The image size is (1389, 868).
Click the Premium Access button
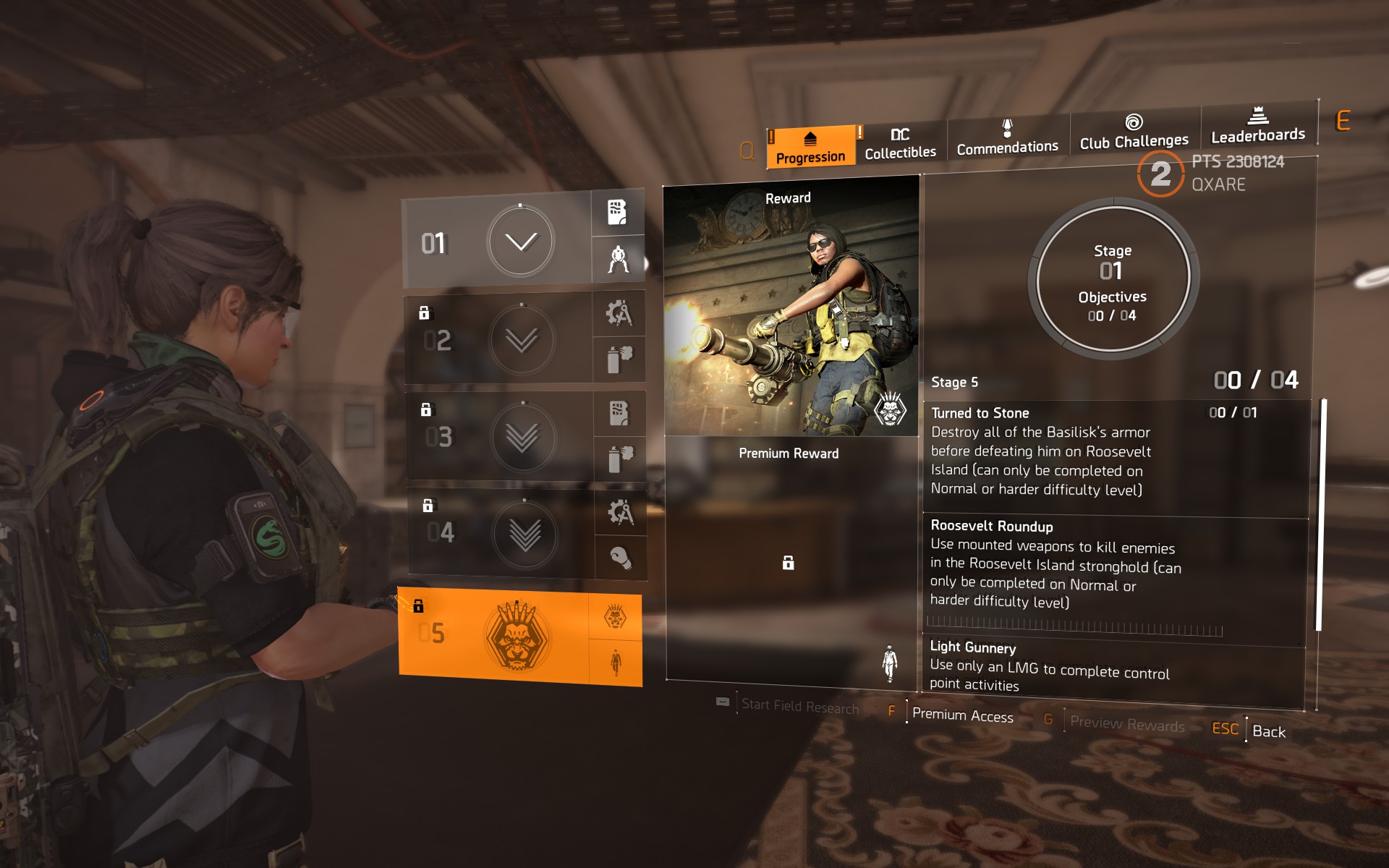pyautogui.click(x=962, y=715)
